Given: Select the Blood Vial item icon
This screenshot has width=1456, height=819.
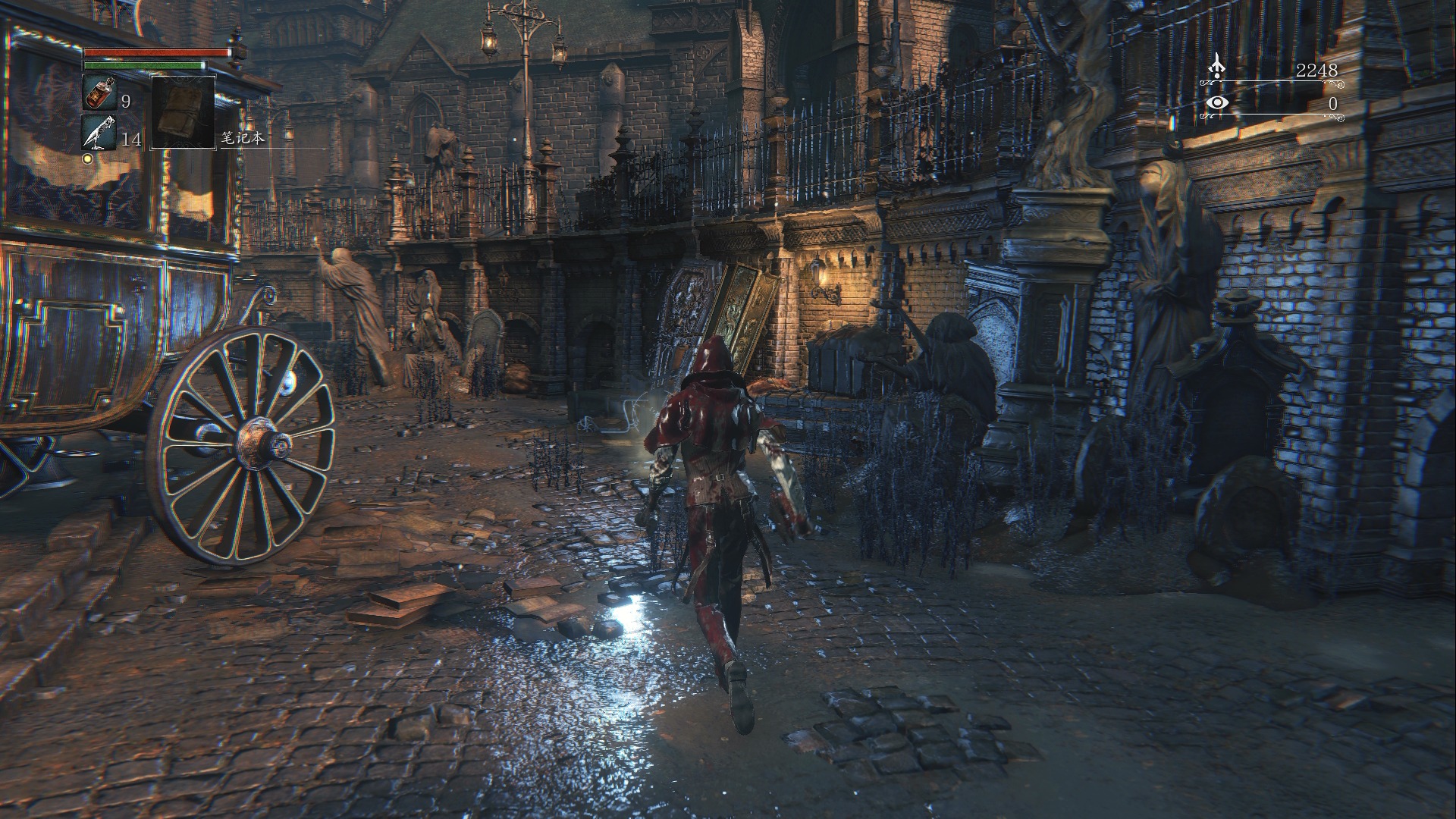Looking at the screenshot, I should [99, 93].
